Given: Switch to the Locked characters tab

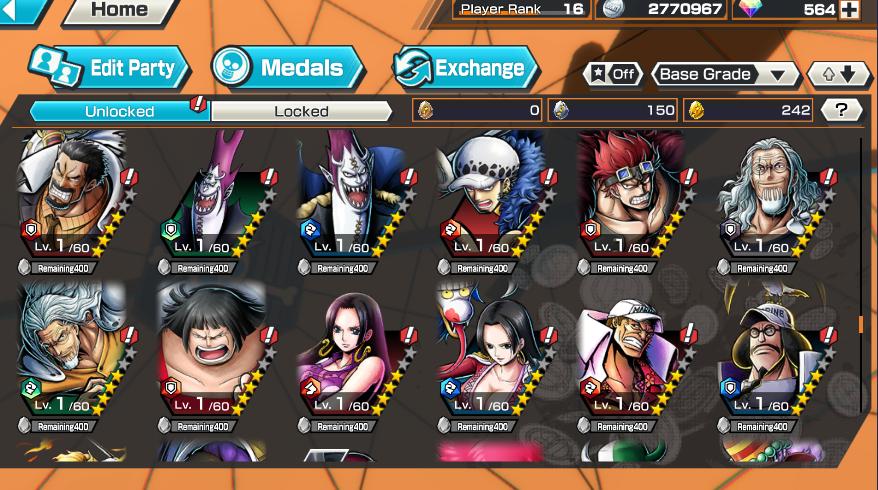Looking at the screenshot, I should (301, 111).
